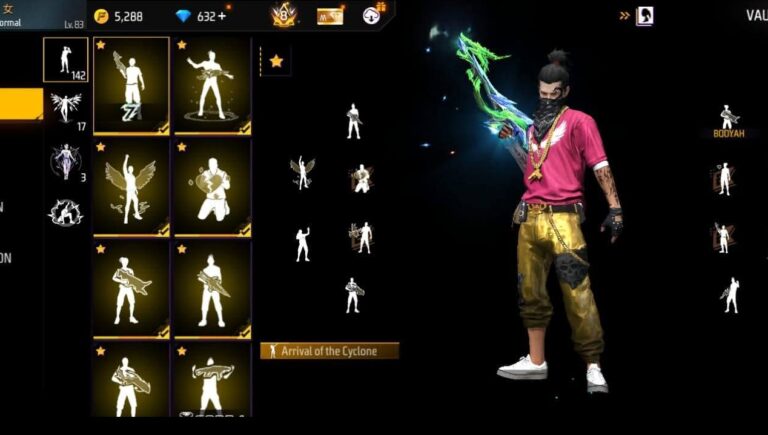
Task: Open the emote category tab showing 3
Action: click(x=65, y=160)
